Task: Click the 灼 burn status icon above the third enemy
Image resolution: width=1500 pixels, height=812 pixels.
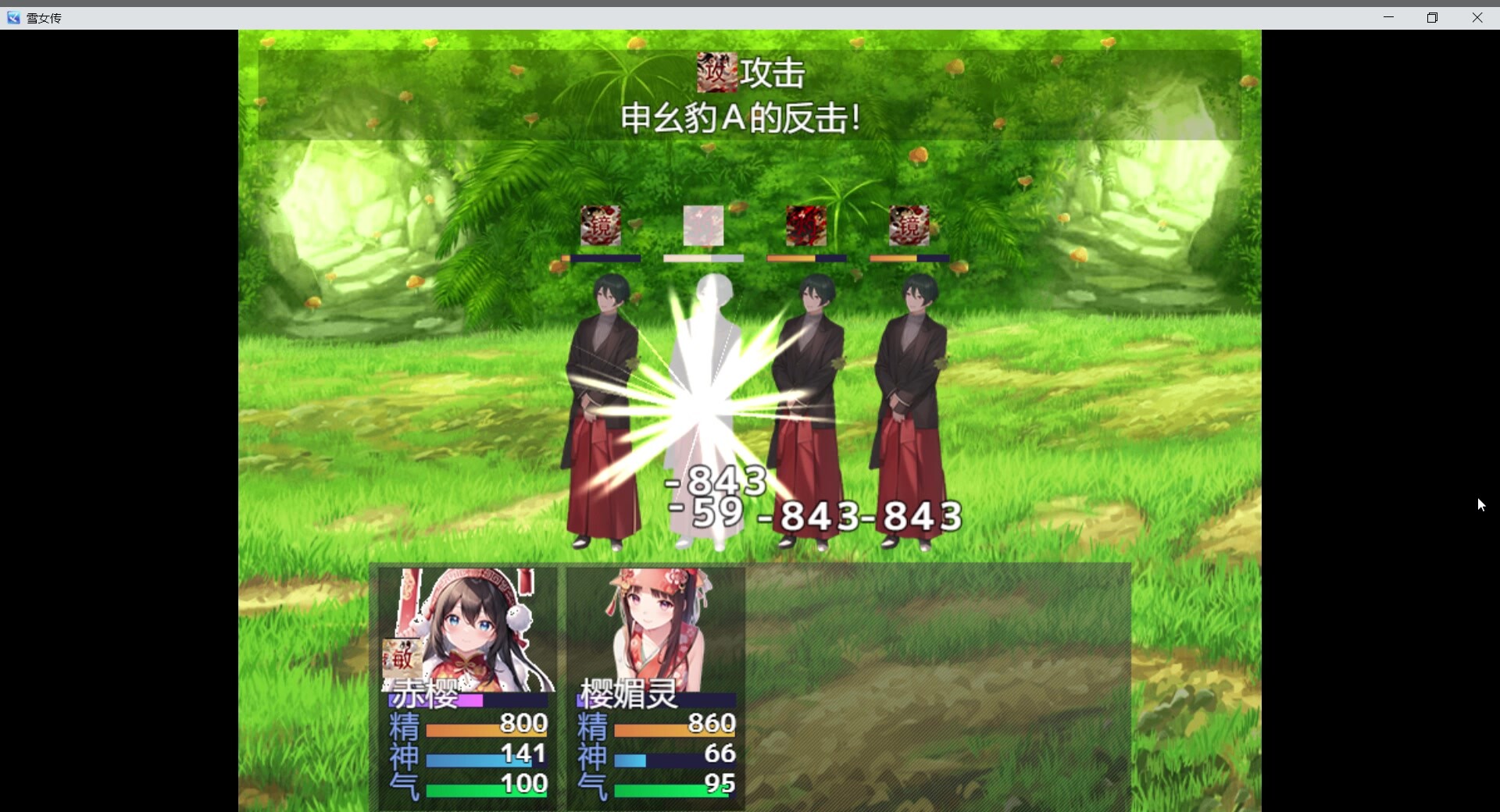Action: (x=806, y=226)
